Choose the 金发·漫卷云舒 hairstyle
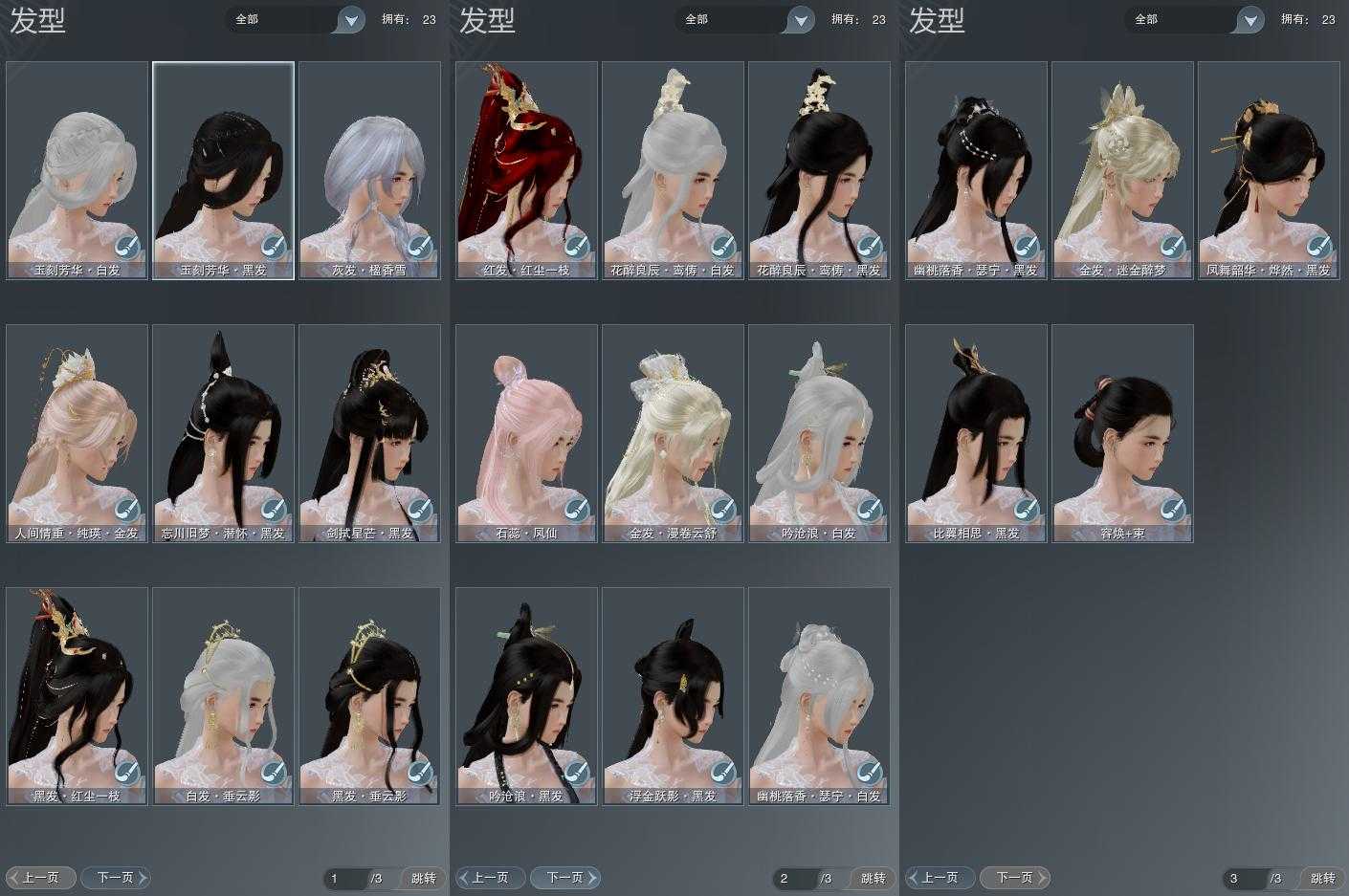 pyautogui.click(x=673, y=433)
